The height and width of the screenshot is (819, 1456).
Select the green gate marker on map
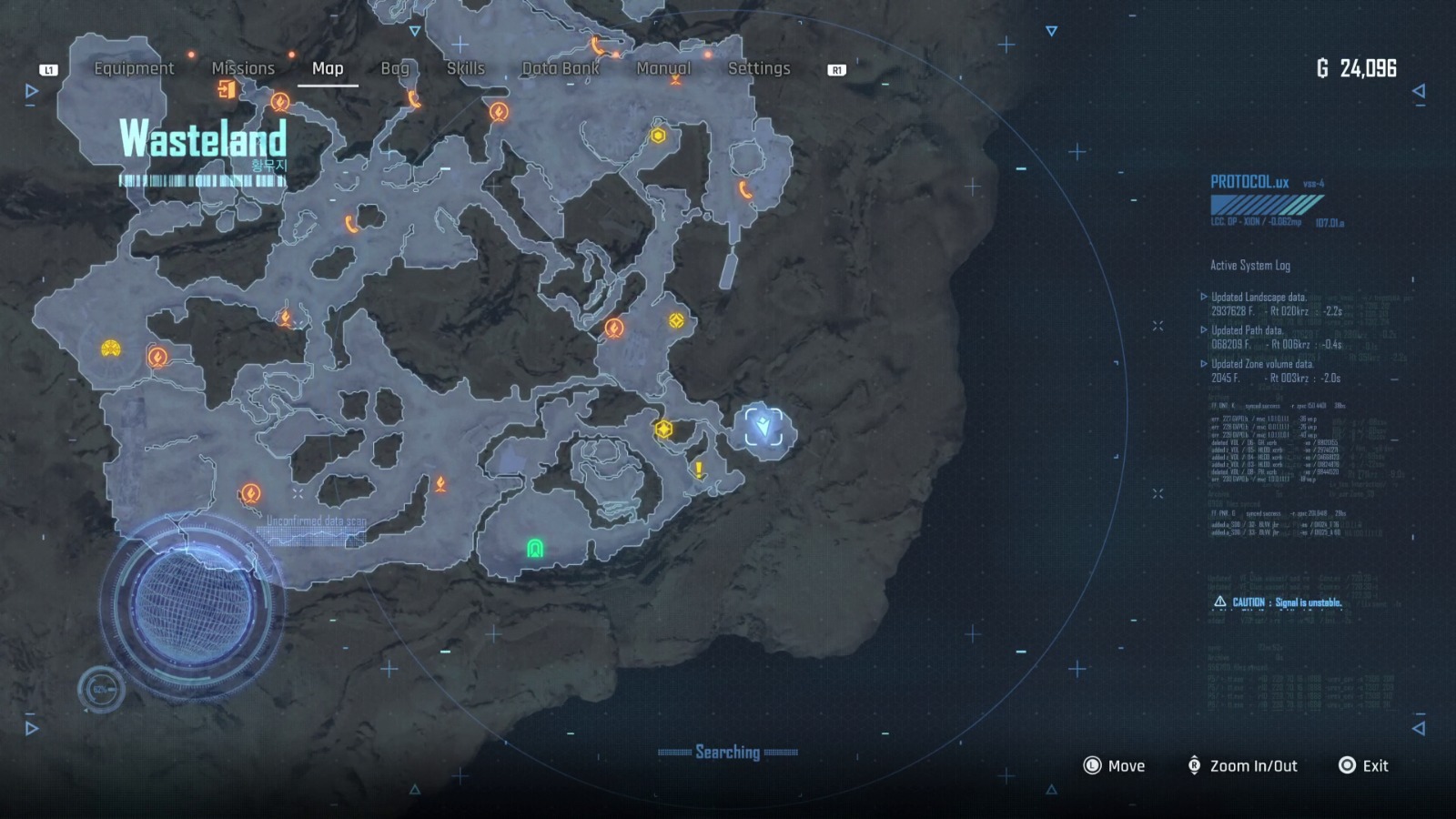click(x=535, y=548)
